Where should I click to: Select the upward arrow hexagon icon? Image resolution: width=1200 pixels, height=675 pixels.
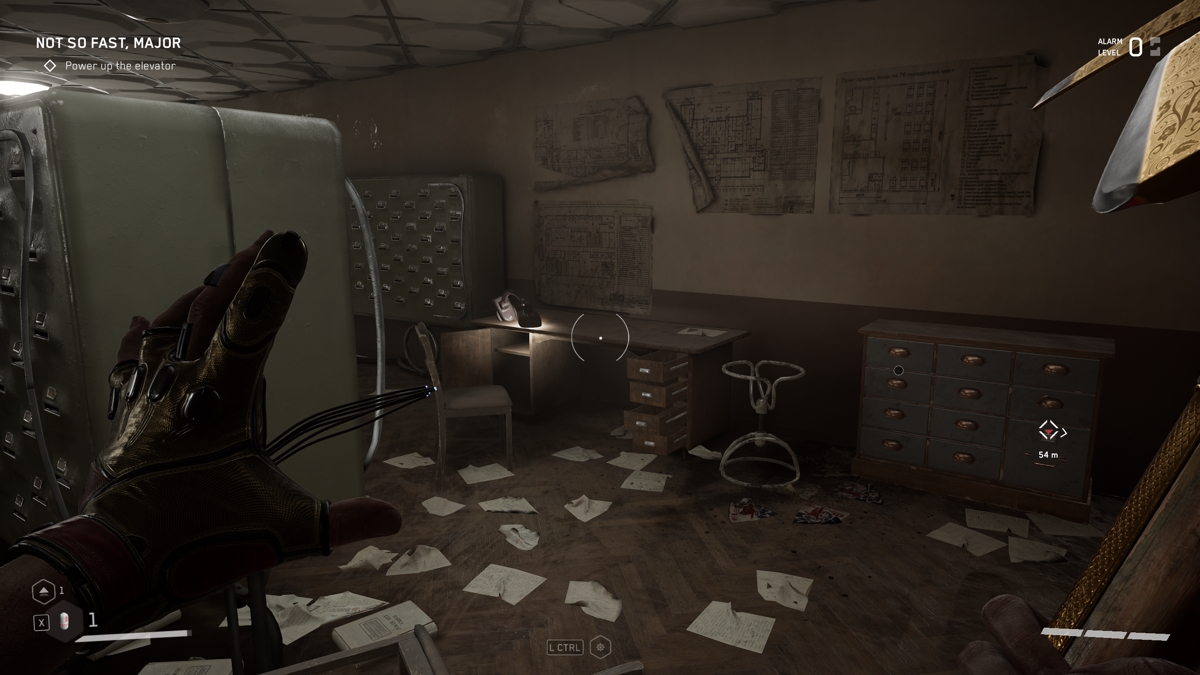[x=43, y=591]
